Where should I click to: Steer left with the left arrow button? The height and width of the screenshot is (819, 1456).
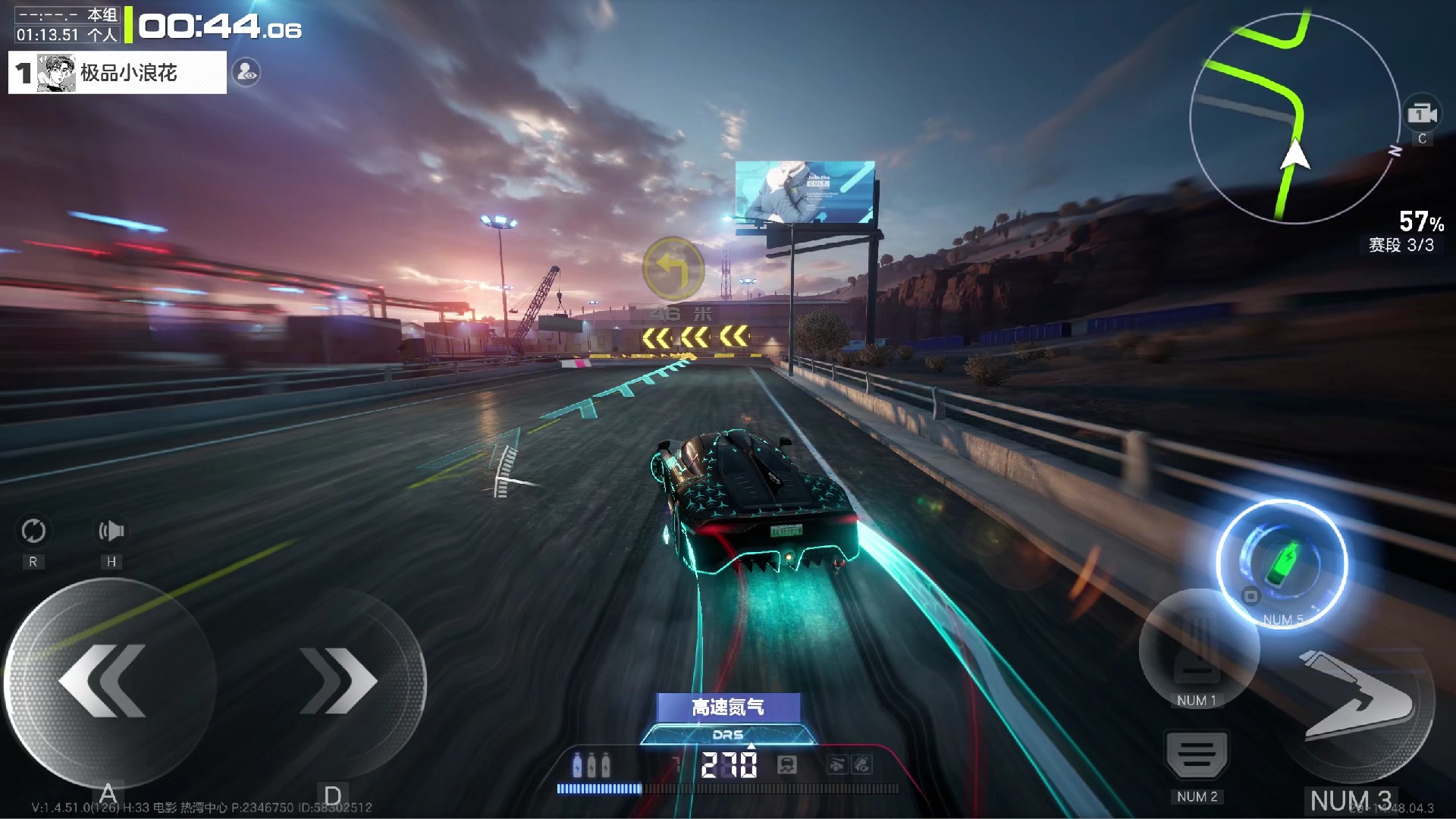[x=106, y=681]
